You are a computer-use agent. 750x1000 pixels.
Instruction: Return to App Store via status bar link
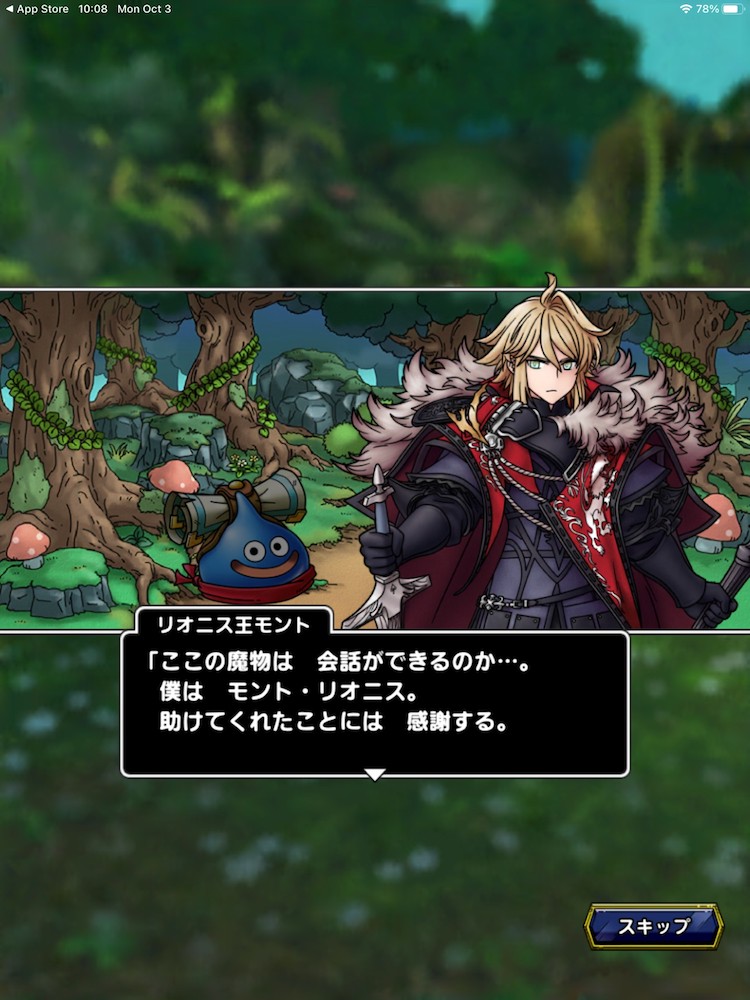point(36,8)
